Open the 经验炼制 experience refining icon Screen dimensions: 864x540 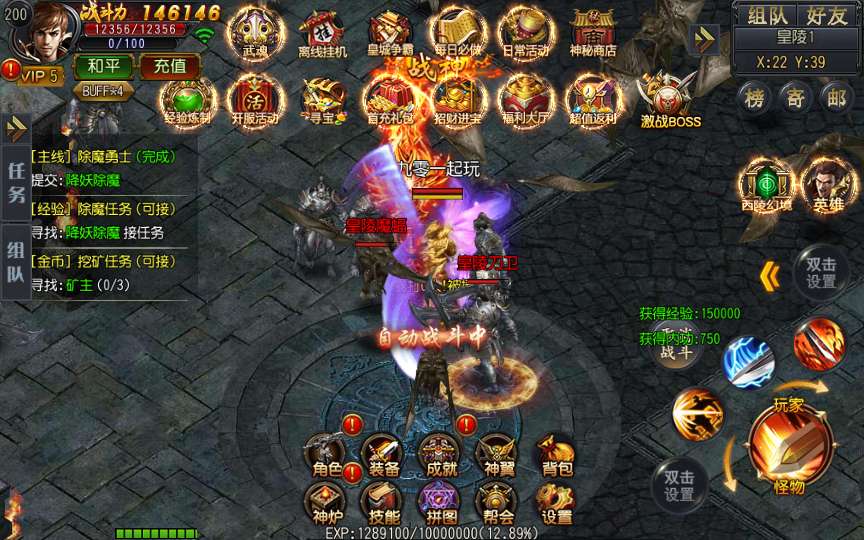pos(185,100)
